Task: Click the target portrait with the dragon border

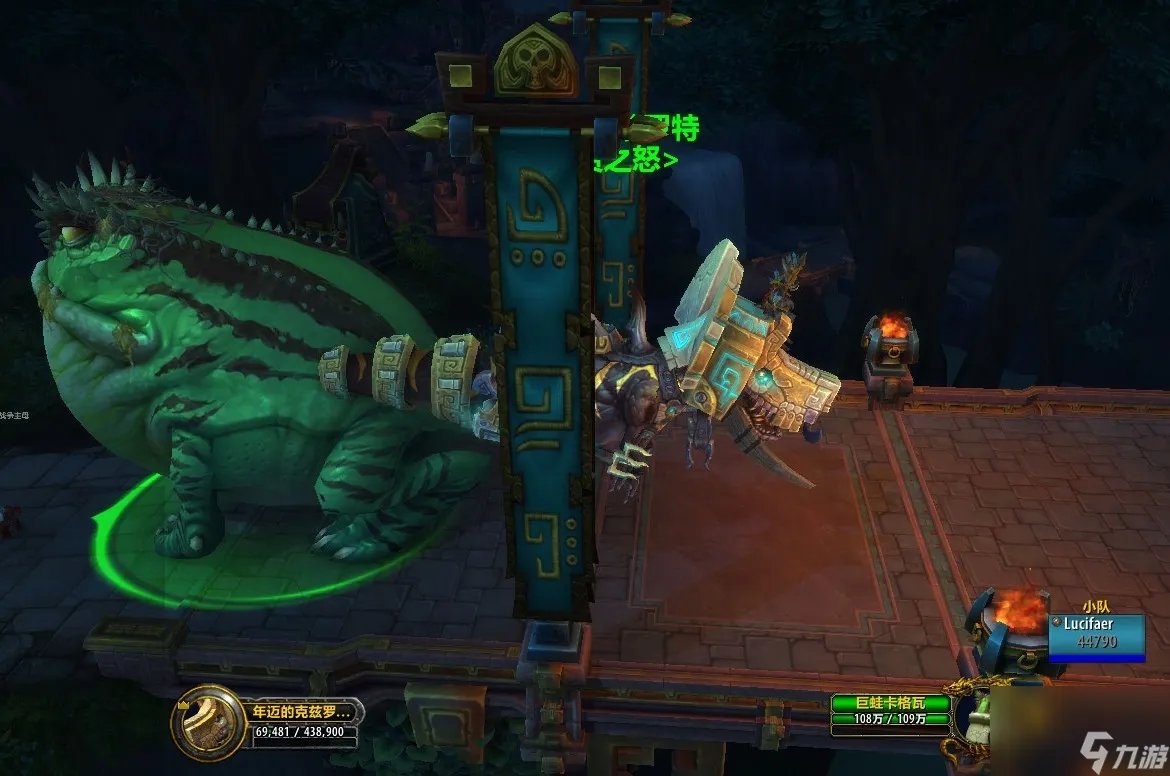Action: [977, 716]
